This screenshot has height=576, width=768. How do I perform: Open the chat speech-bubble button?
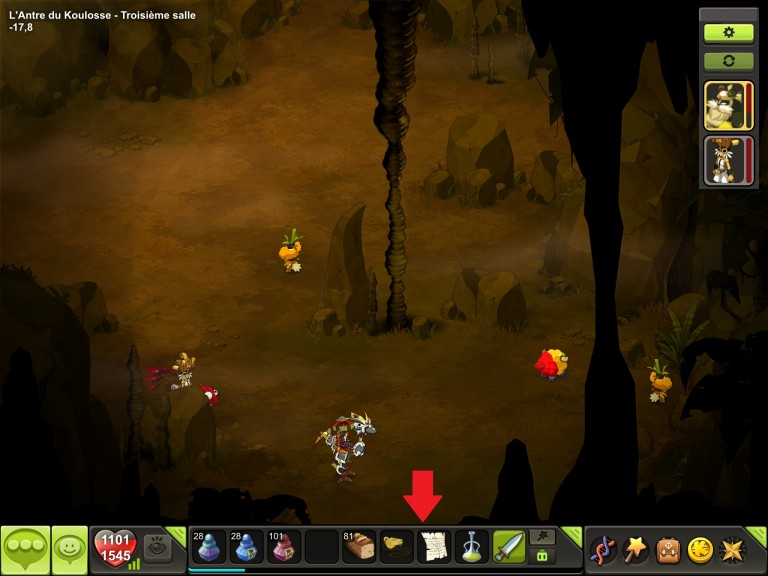pyautogui.click(x=25, y=549)
